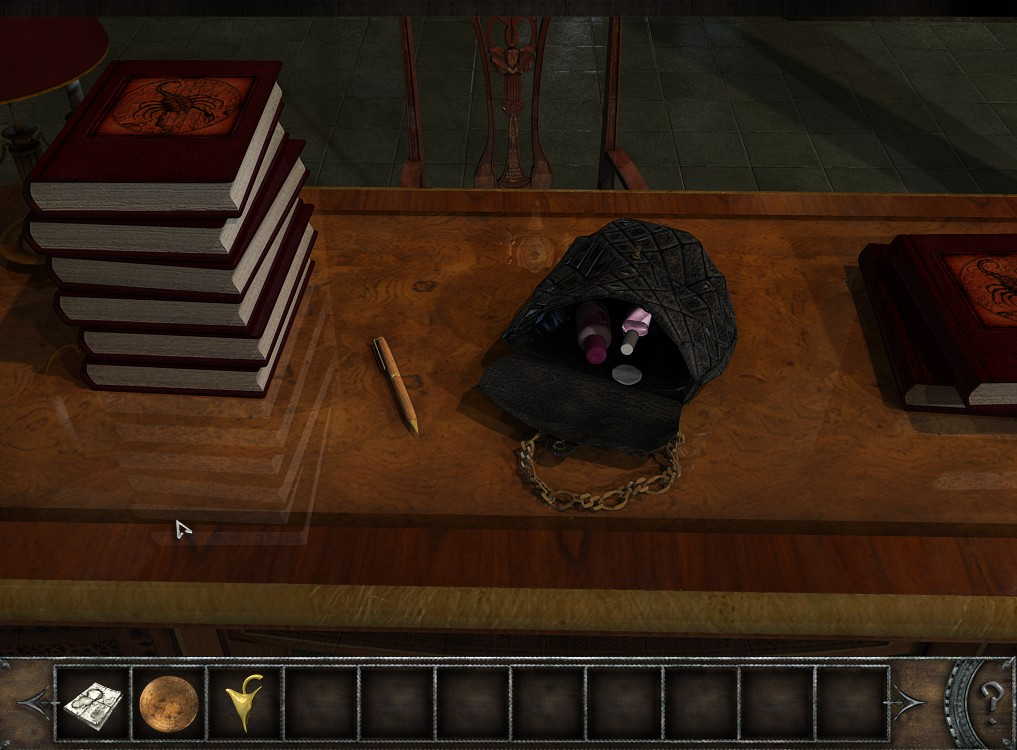Select the folded paper inventory item

(x=92, y=704)
